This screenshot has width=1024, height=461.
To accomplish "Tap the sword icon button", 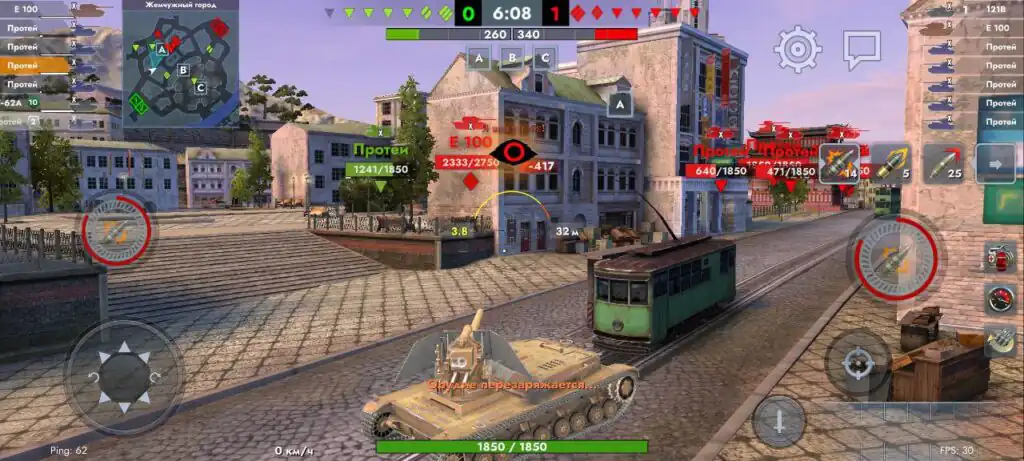I will pos(779,420).
